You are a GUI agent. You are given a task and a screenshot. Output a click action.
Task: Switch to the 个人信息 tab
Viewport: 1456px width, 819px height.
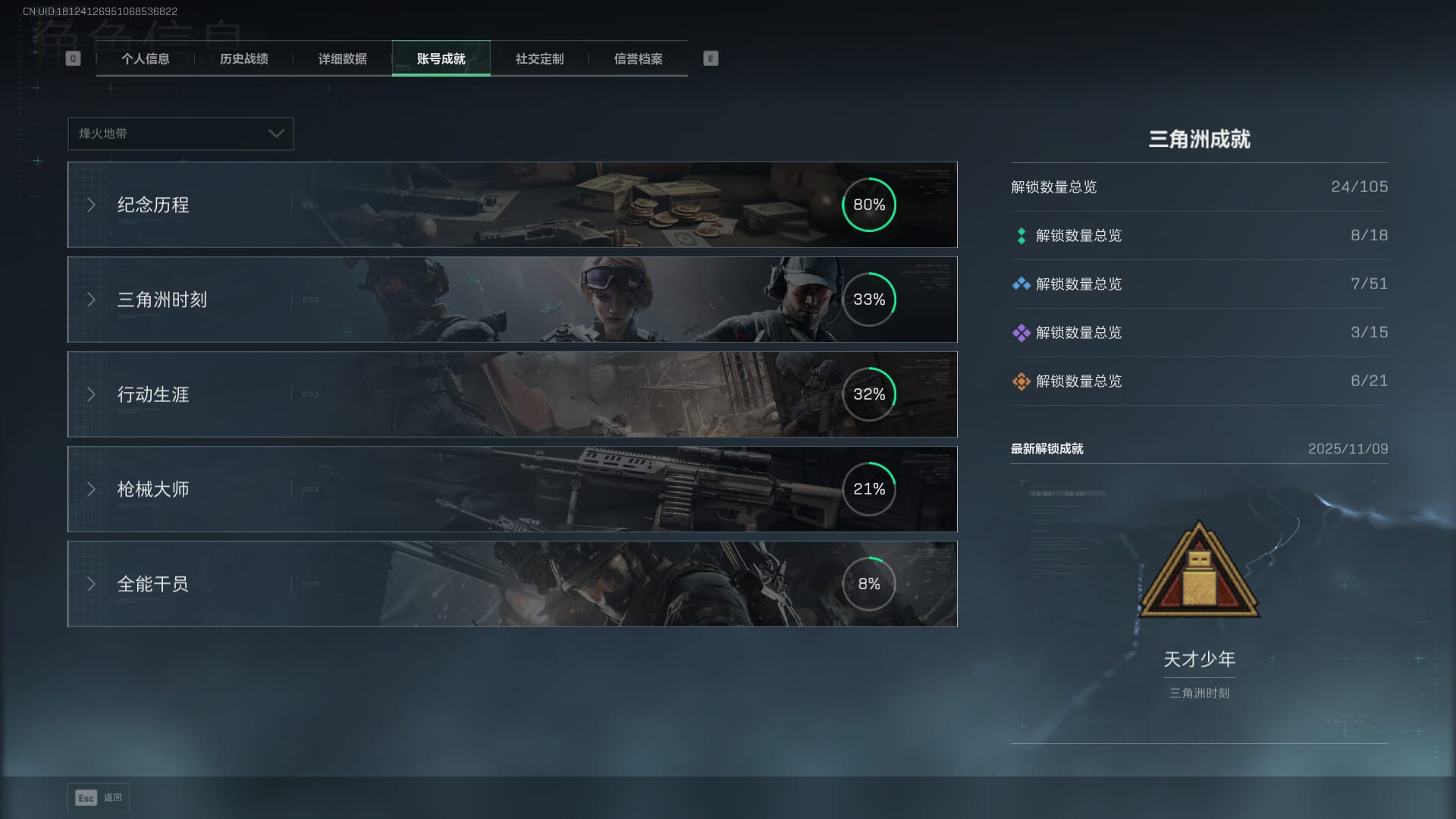[x=145, y=58]
